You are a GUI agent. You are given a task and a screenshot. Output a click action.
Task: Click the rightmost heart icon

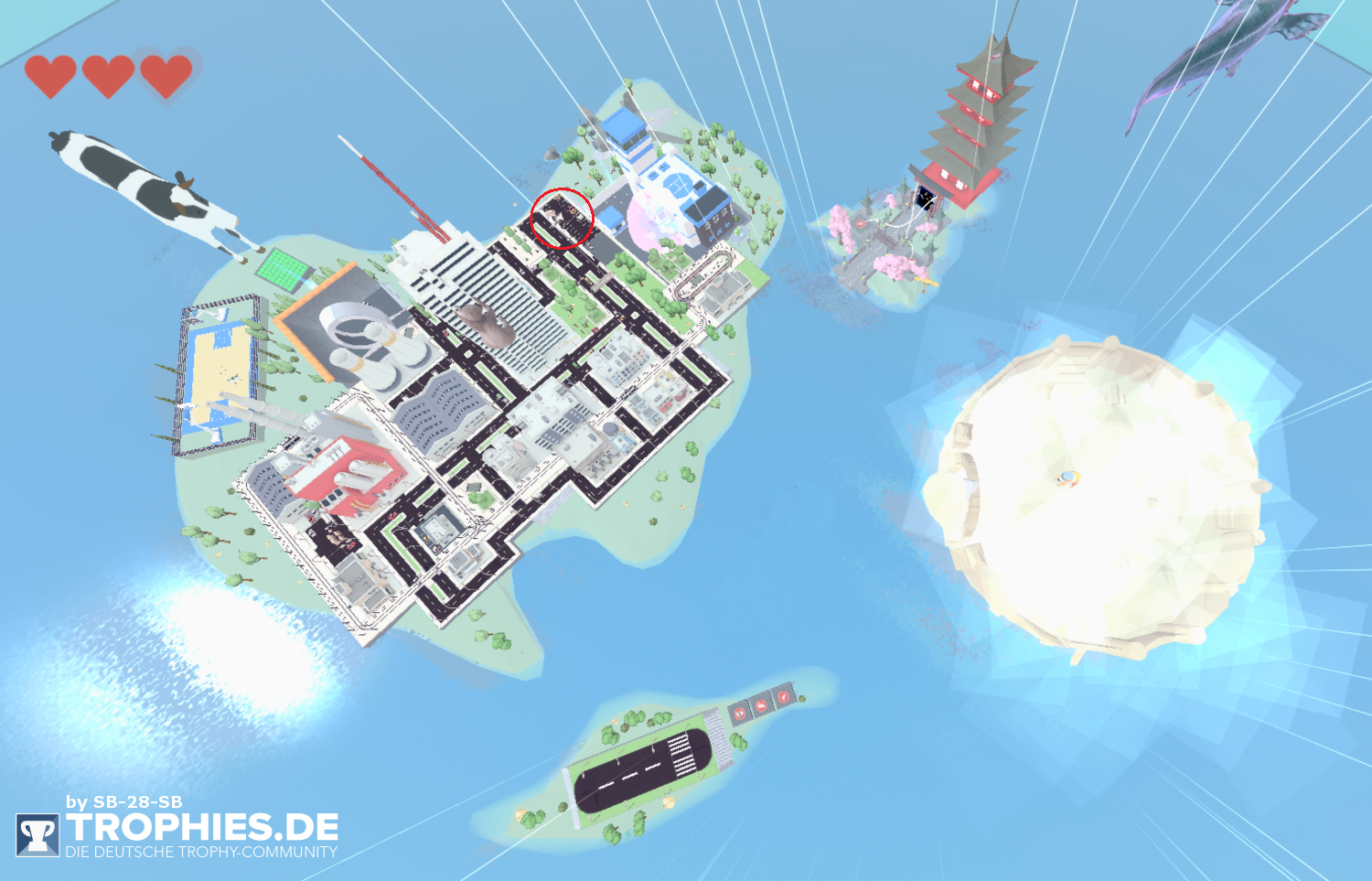point(165,72)
